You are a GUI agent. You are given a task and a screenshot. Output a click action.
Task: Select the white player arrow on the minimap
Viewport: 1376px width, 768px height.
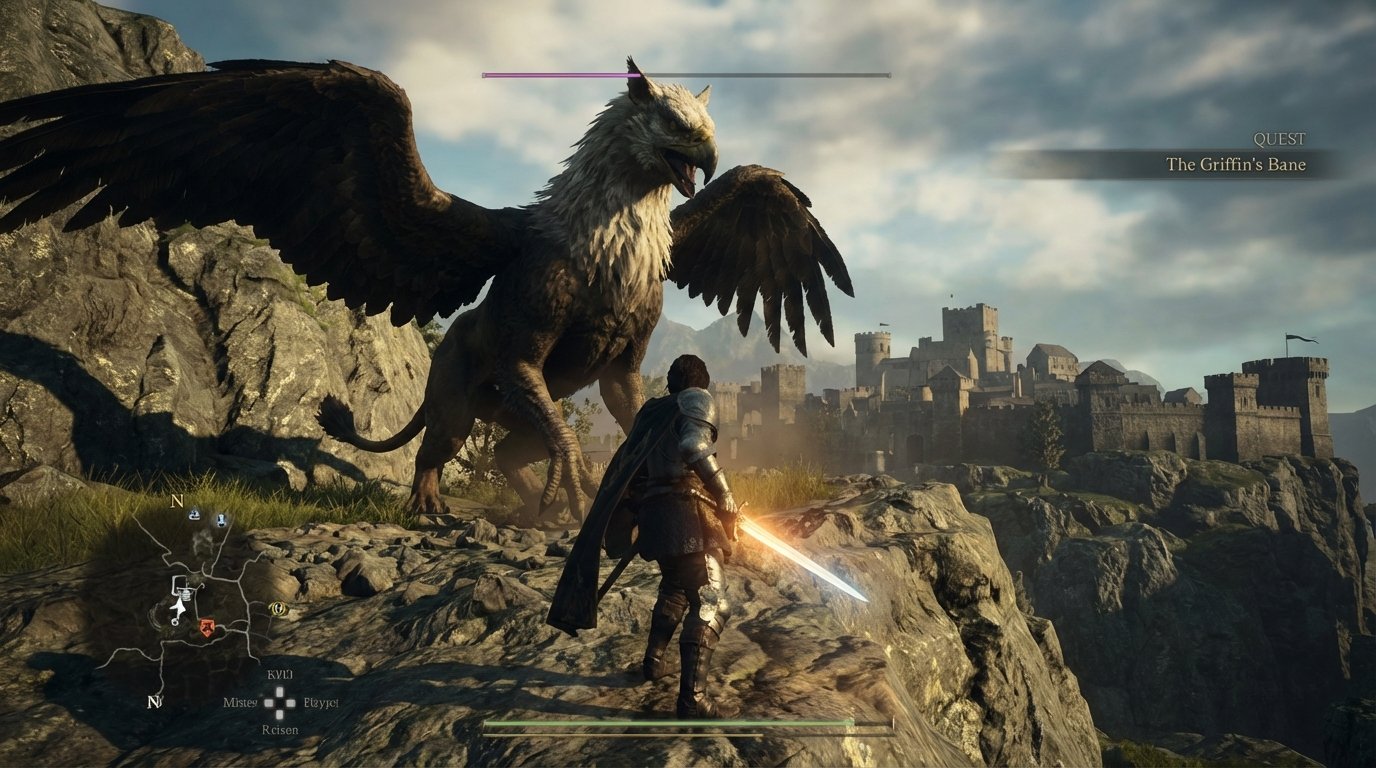(x=178, y=608)
